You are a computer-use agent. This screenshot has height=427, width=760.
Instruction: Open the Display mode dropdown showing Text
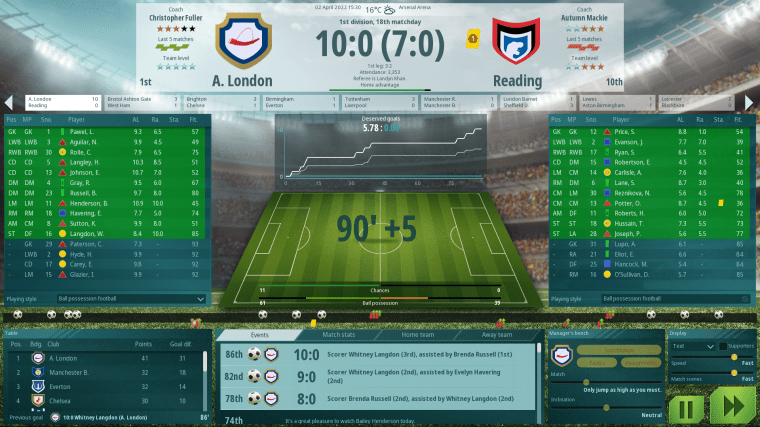(x=693, y=346)
